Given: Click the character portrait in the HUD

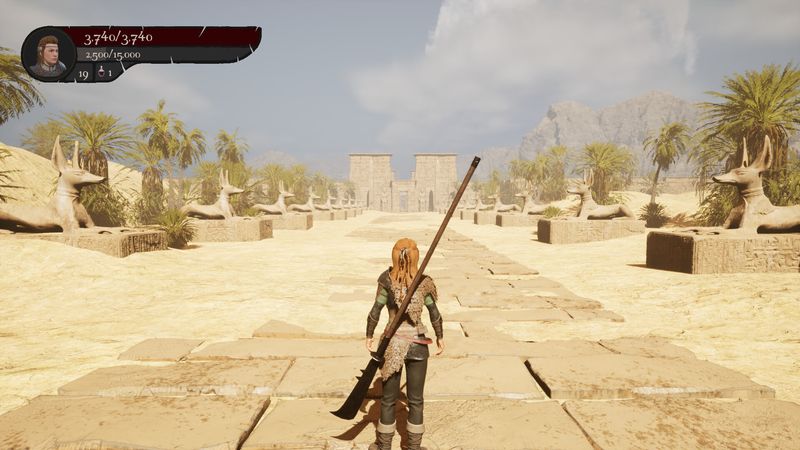Looking at the screenshot, I should coord(48,54).
